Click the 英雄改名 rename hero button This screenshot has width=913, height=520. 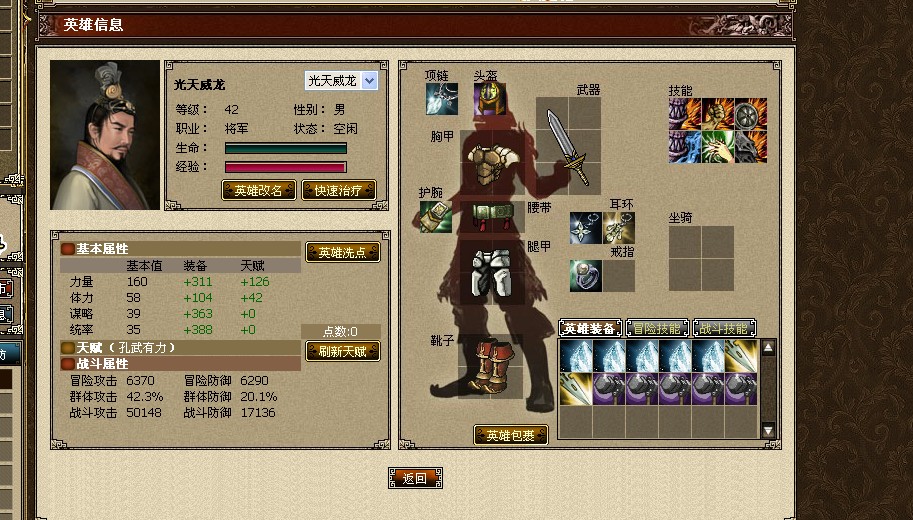pos(258,190)
